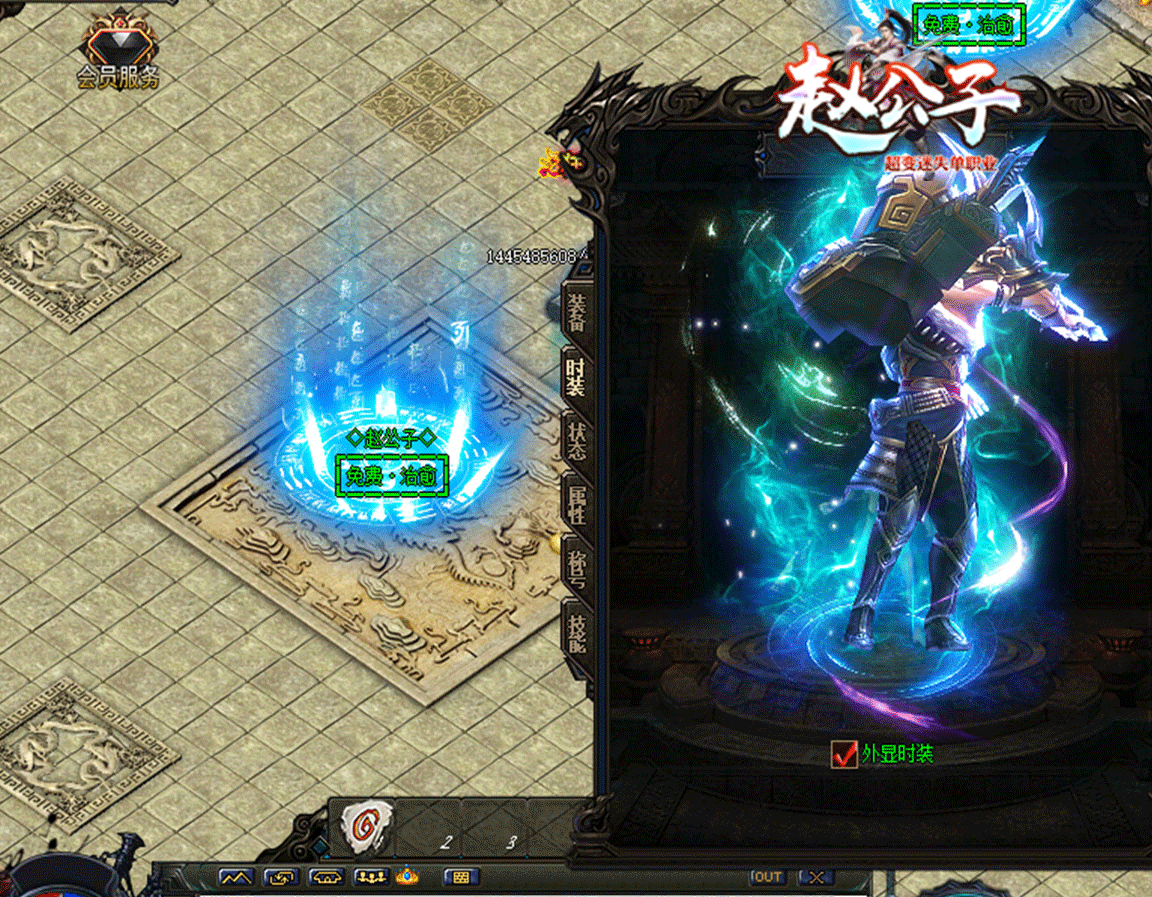Click the mountain-shaped map button

[x=236, y=877]
